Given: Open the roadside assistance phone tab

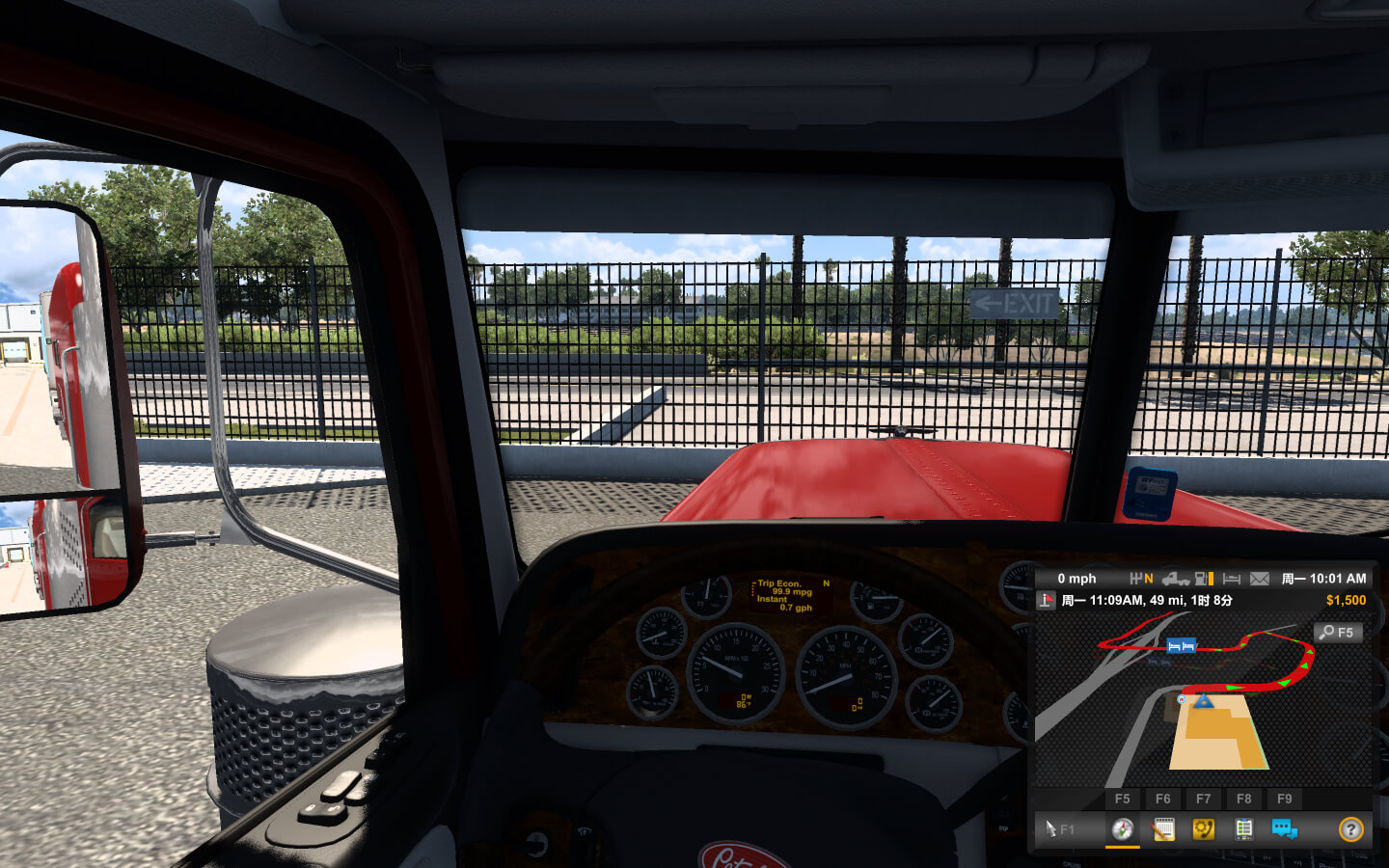Looking at the screenshot, I should [1204, 829].
